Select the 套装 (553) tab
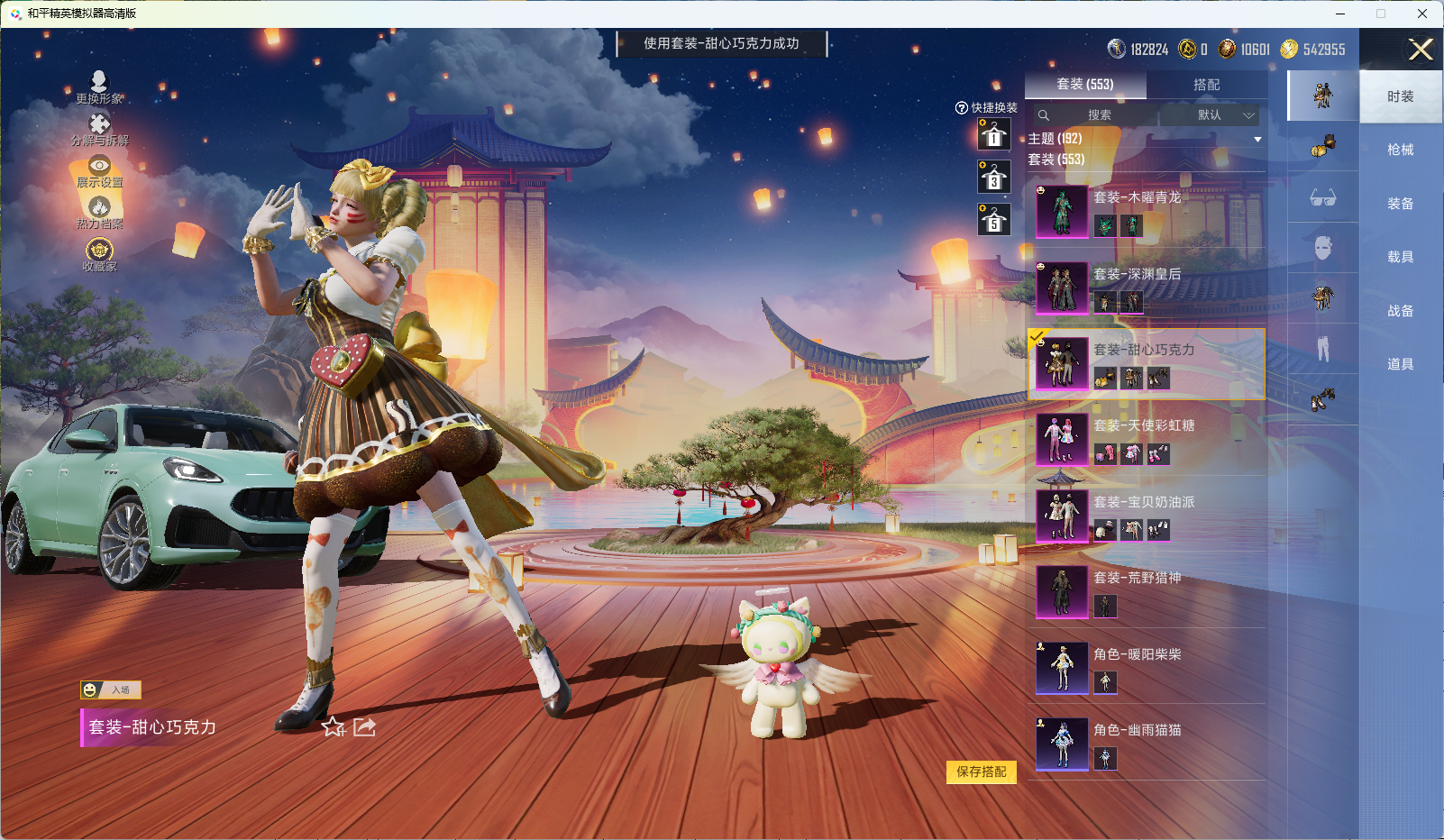 1085,85
